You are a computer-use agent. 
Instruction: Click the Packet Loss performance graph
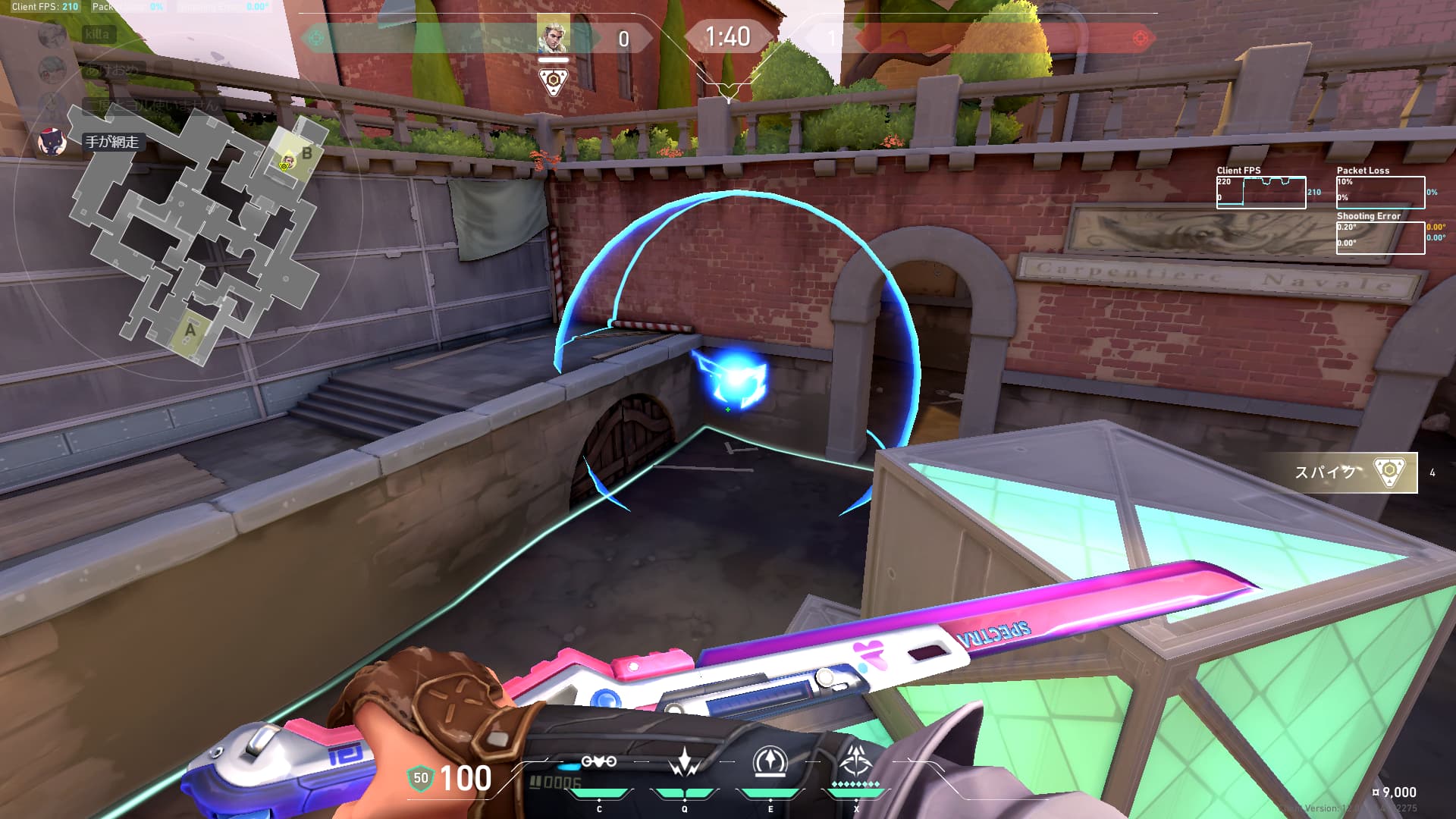[1380, 193]
